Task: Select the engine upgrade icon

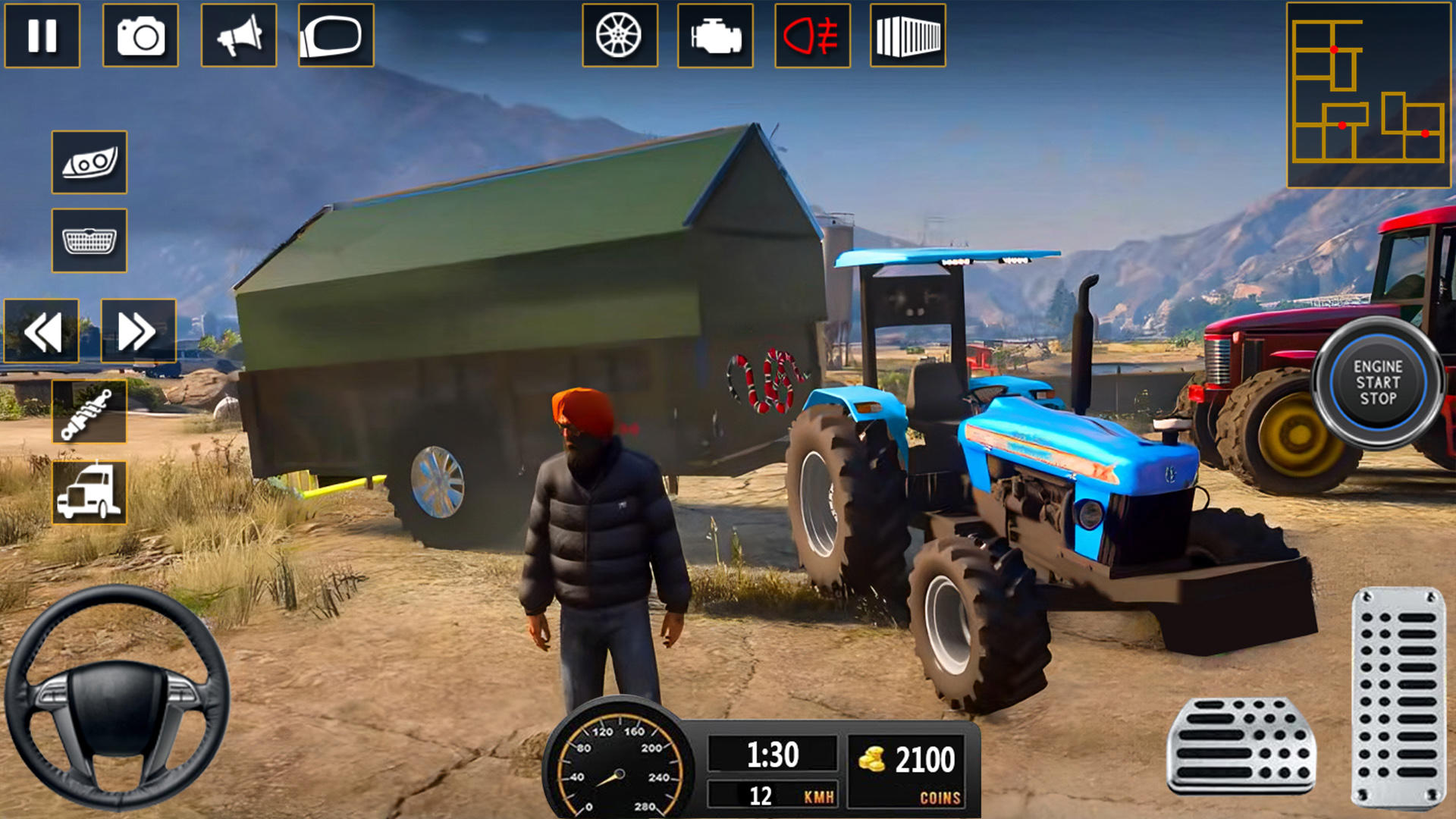Action: tap(713, 36)
